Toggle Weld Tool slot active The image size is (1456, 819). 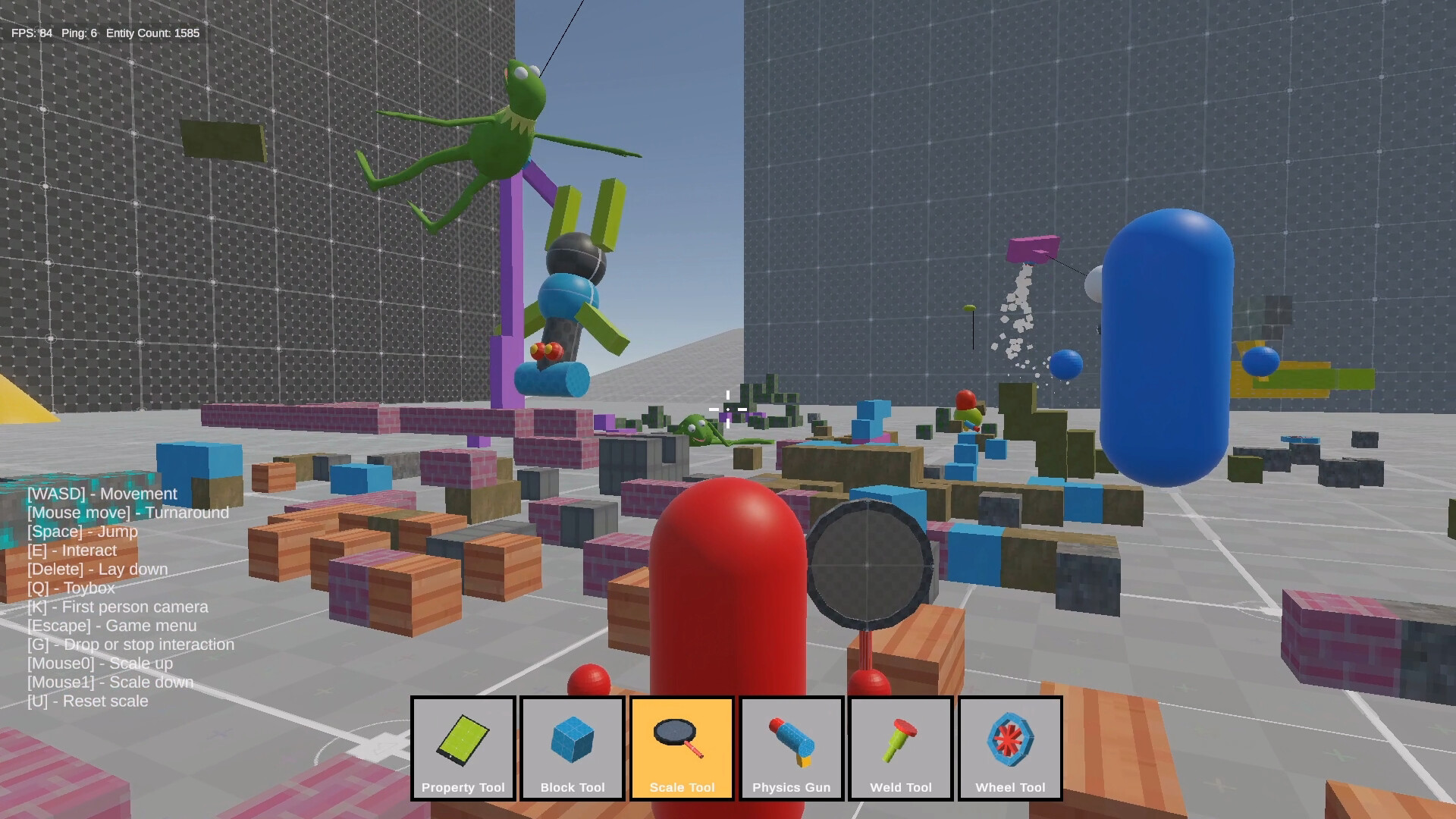tap(900, 747)
